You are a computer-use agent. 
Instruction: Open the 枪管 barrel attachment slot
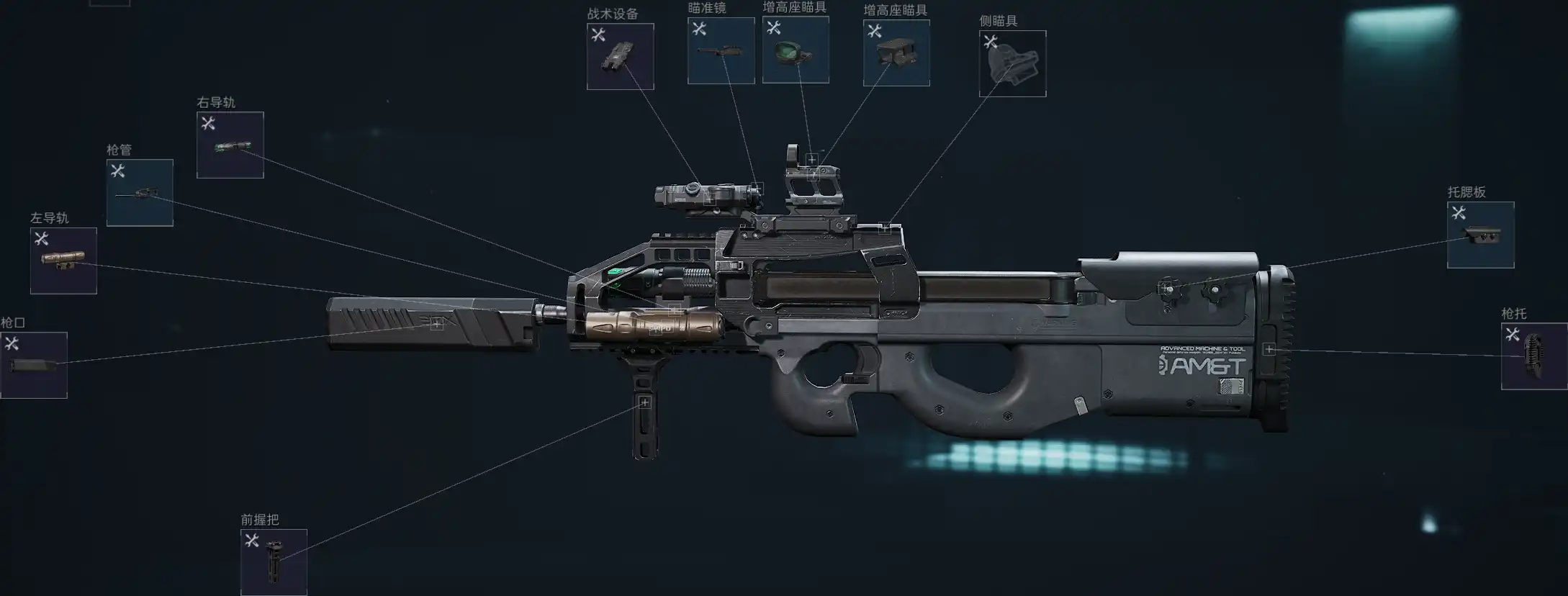click(140, 193)
